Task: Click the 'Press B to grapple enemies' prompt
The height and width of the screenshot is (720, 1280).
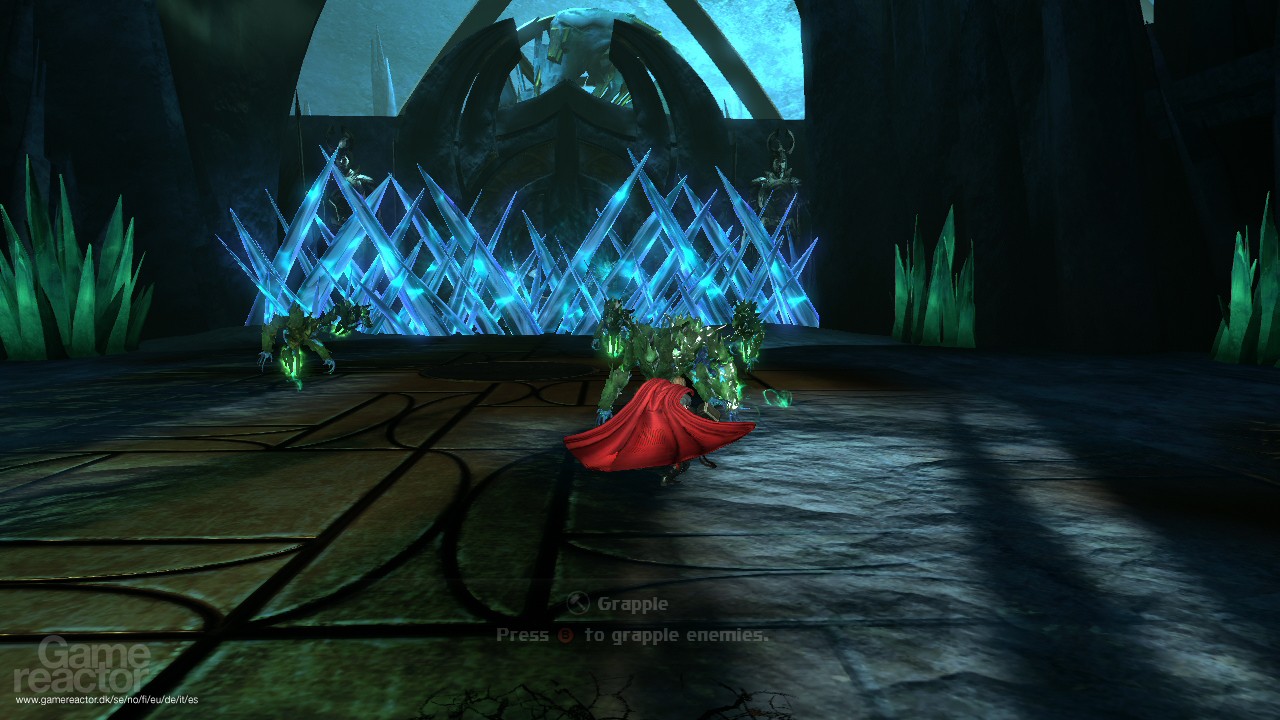Action: pyautogui.click(x=635, y=634)
